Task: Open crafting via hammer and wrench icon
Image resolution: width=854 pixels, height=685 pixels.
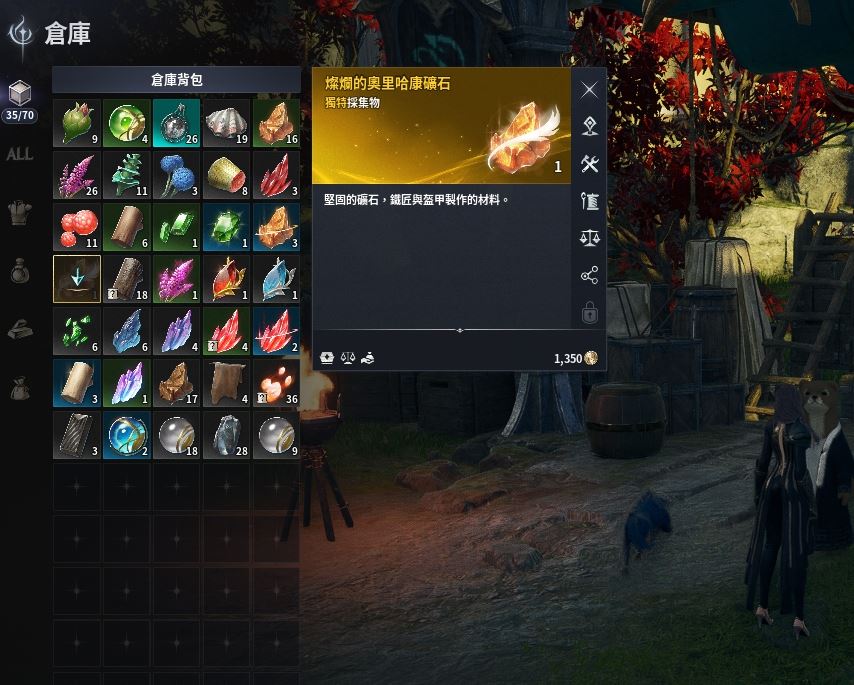Action: click(590, 164)
